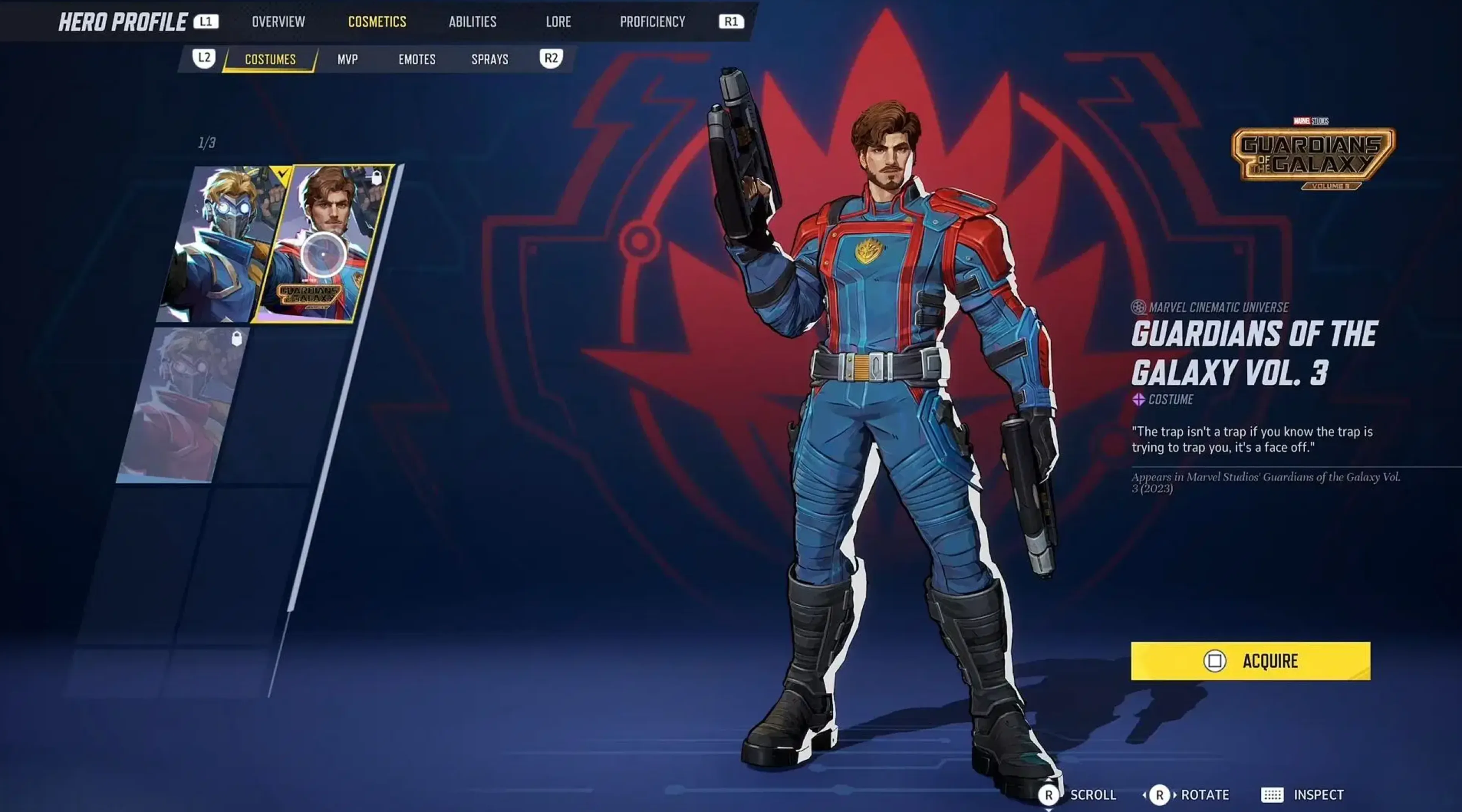Open the Emotes tab

click(417, 59)
